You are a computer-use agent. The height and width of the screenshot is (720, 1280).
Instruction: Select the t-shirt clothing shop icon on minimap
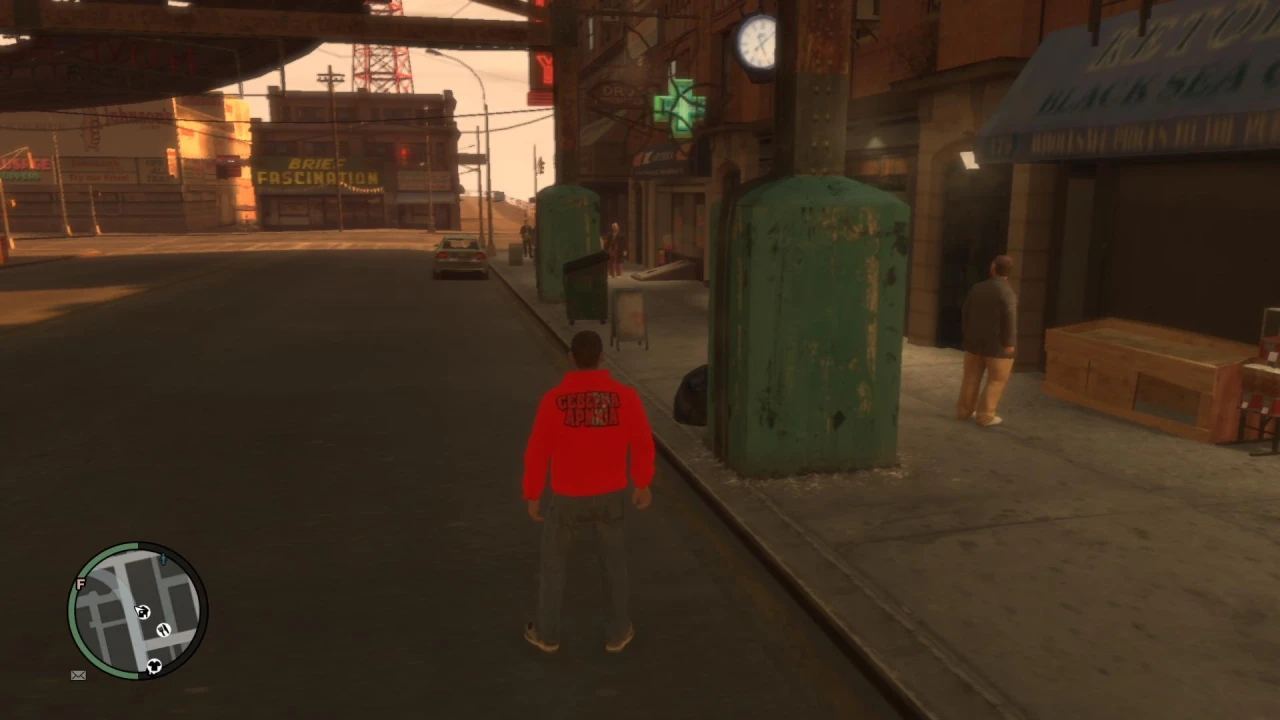(x=154, y=665)
